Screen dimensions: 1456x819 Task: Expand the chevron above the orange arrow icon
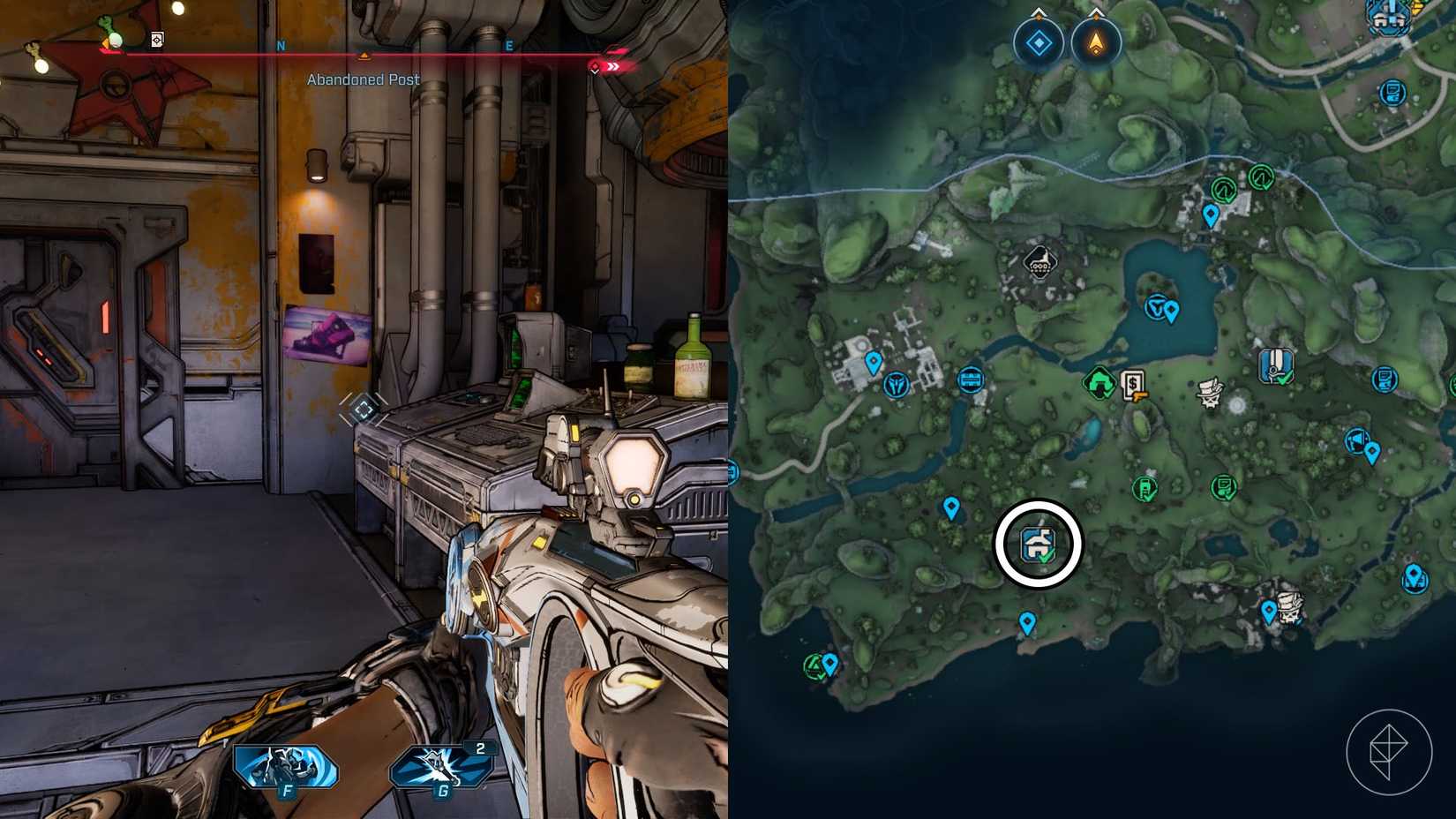pos(1097,11)
